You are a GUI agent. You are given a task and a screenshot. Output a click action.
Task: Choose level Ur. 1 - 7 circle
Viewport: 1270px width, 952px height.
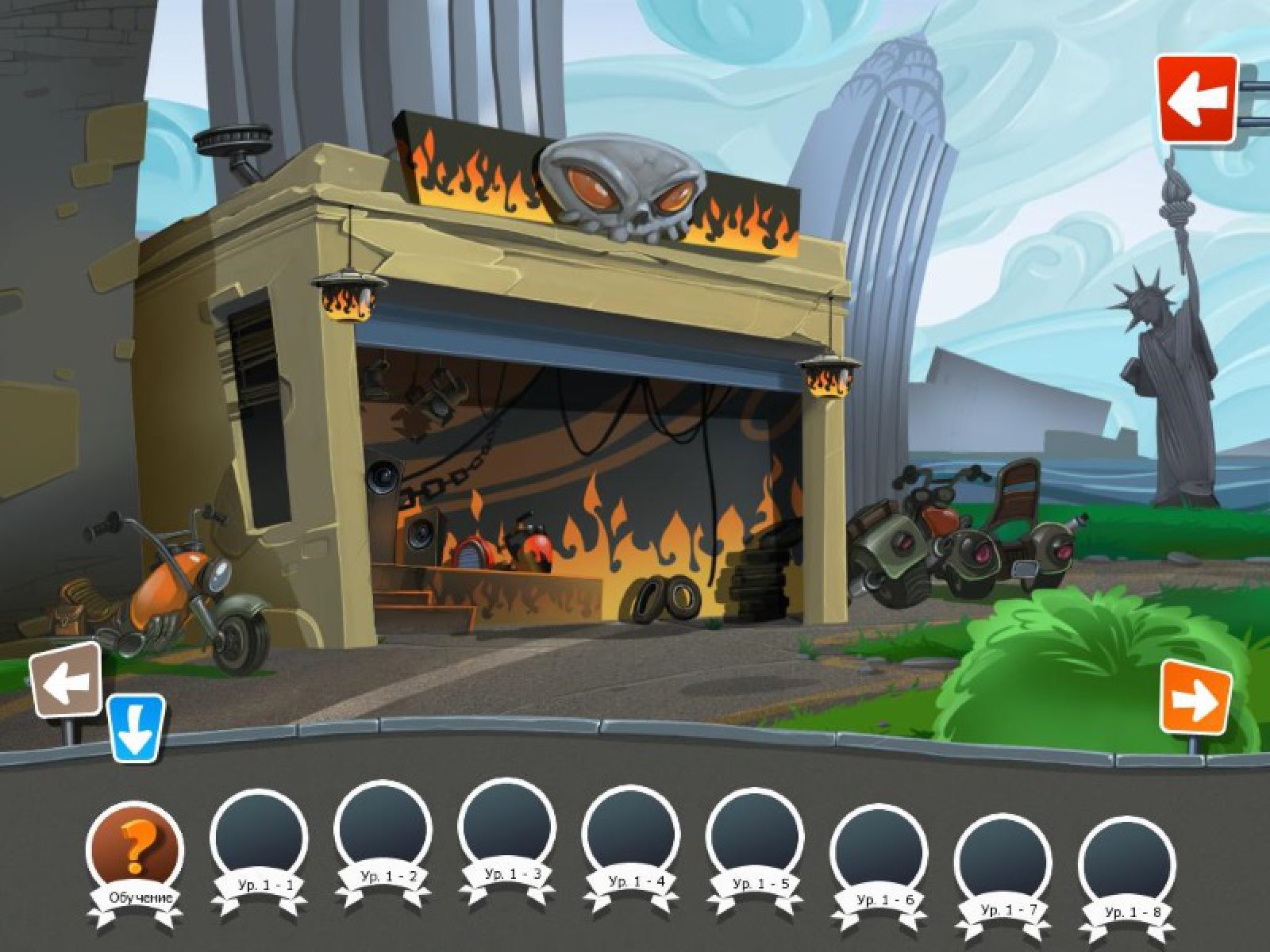click(x=1004, y=860)
